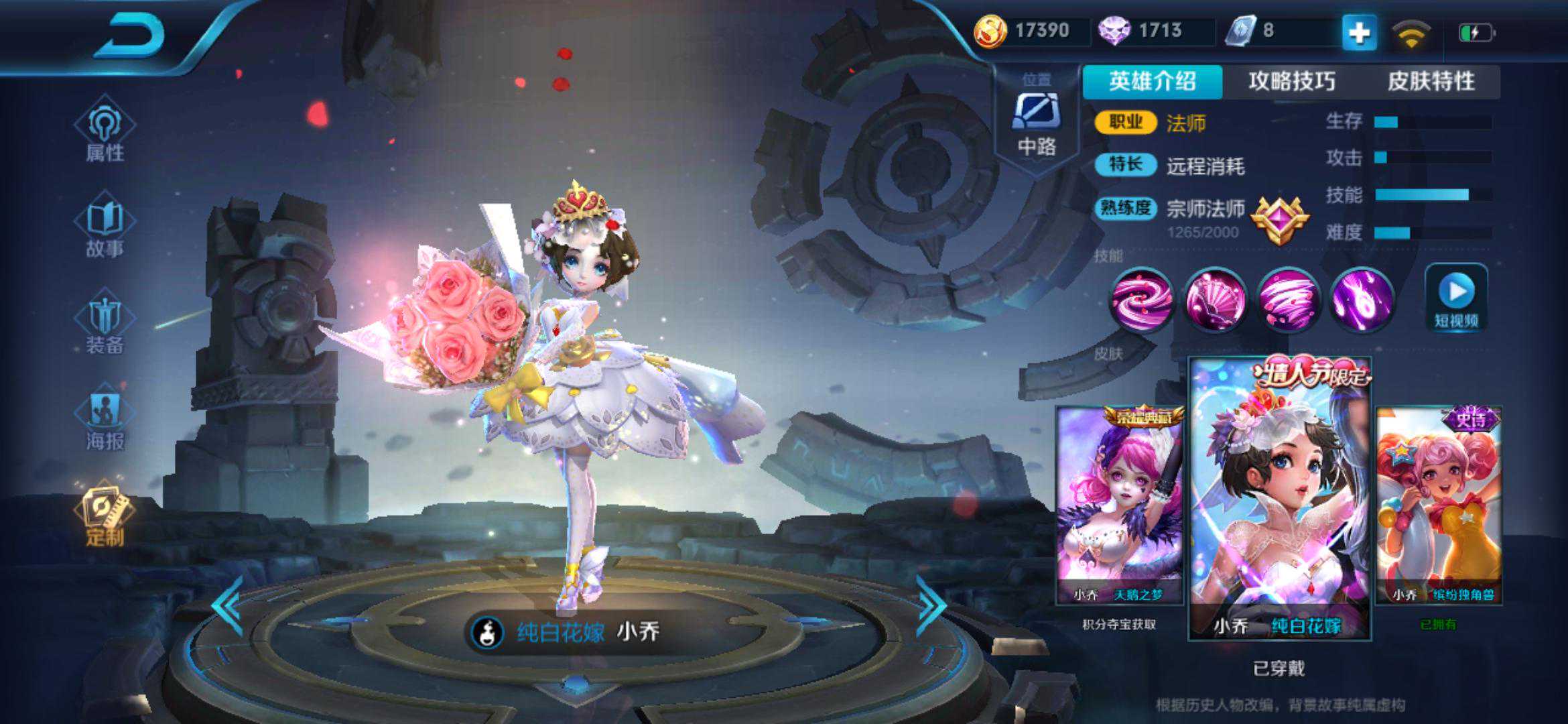Select the falling meteor skill icon
This screenshot has width=1568, height=724.
point(1362,300)
